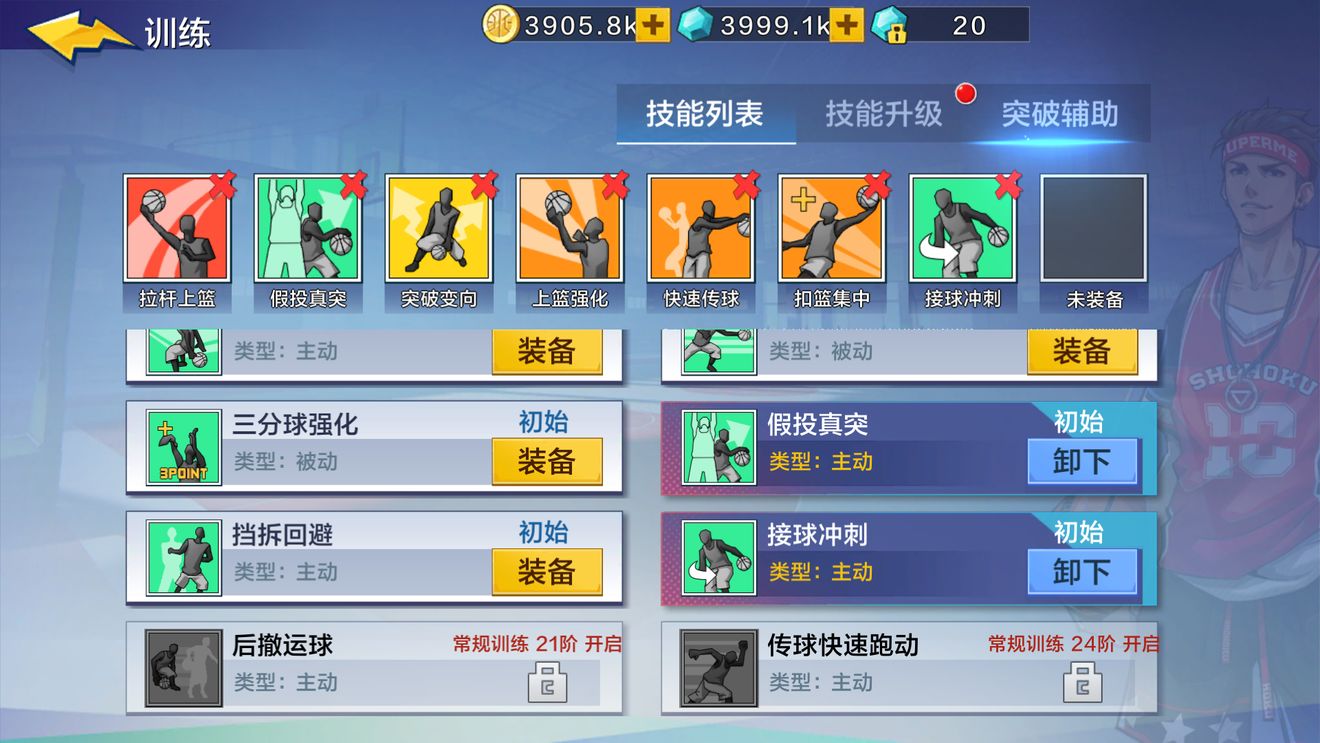Select the 扣篮集中 equipped skill icon
The height and width of the screenshot is (743, 1320).
click(x=832, y=230)
